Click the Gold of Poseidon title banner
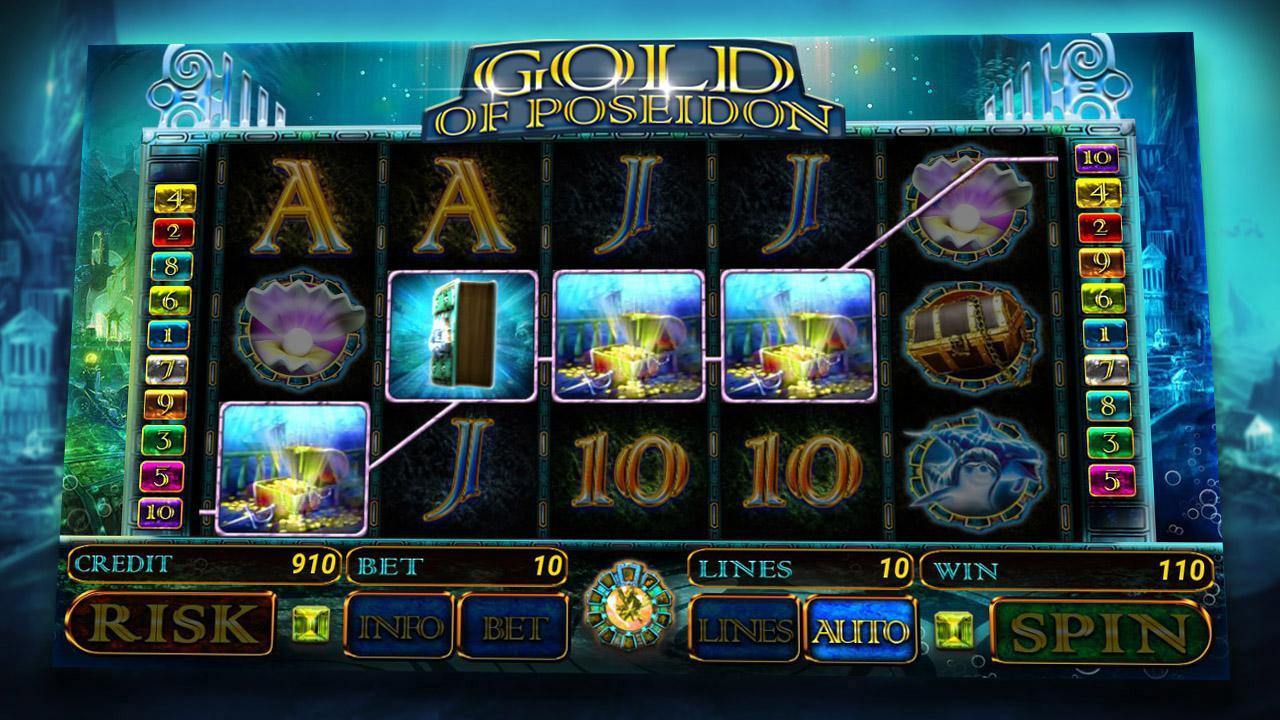Screen dimensions: 1280x720 [640, 80]
